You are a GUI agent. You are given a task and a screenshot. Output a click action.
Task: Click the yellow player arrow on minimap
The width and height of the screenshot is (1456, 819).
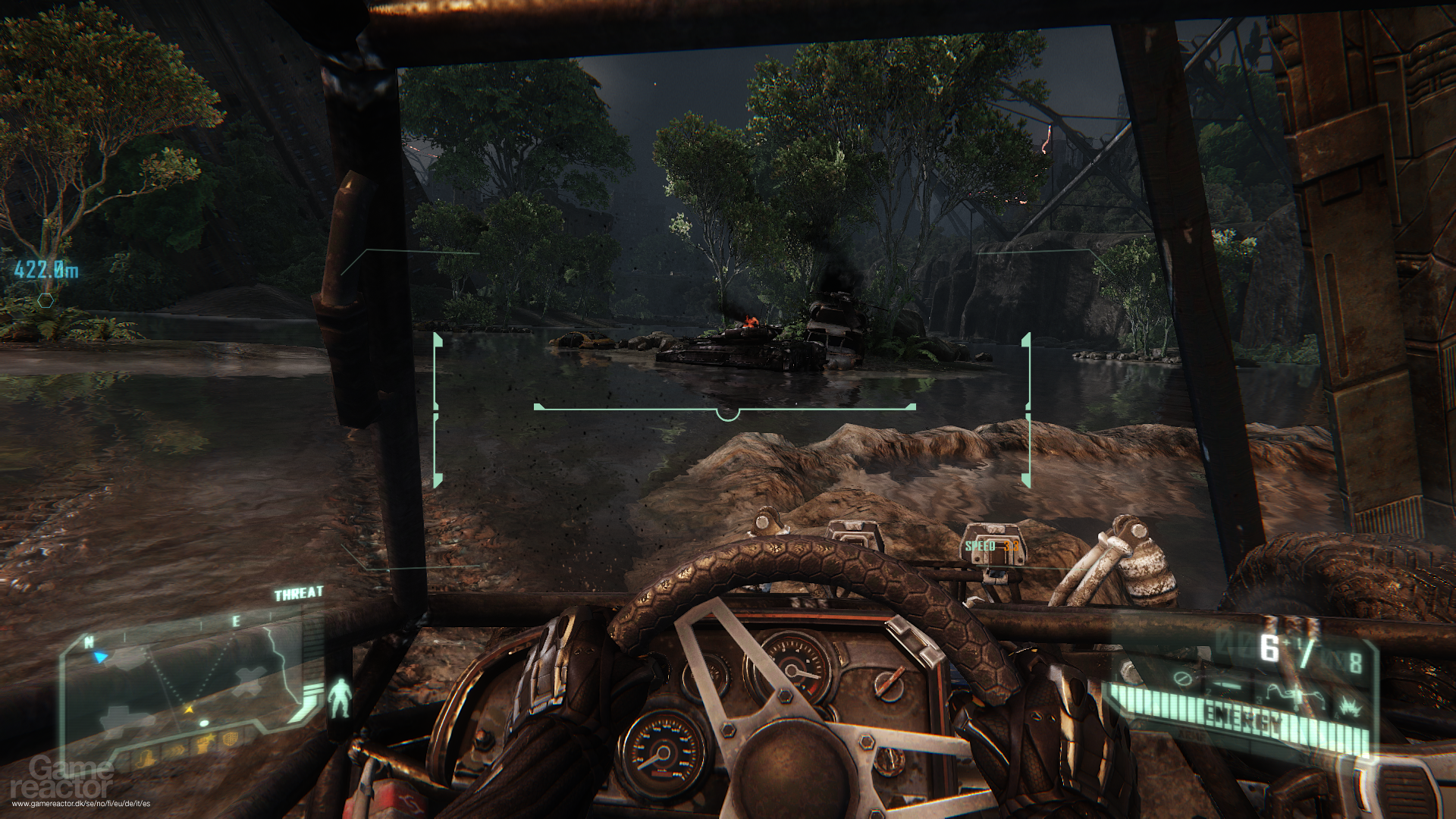tap(189, 710)
